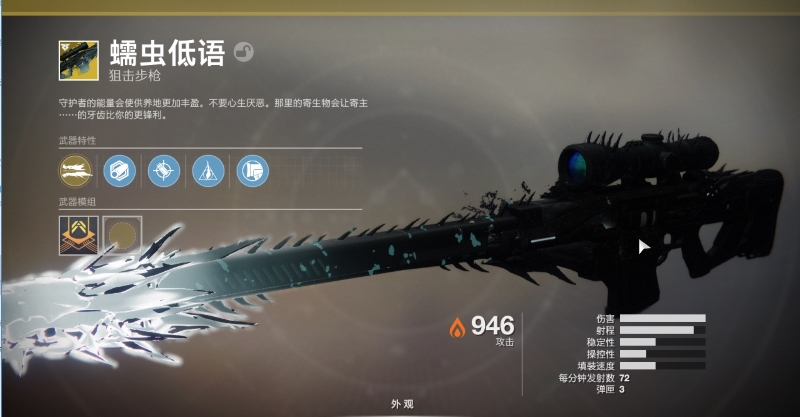
Task: Open the weapon masterwork mod slot
Action: pos(77,234)
